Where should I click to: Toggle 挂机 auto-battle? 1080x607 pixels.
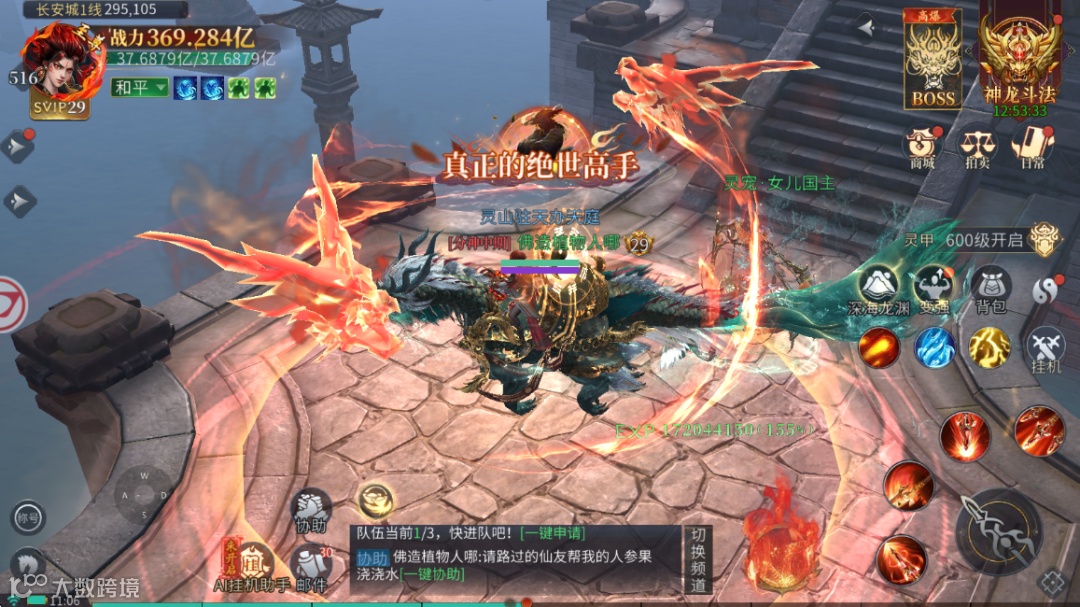[1045, 348]
